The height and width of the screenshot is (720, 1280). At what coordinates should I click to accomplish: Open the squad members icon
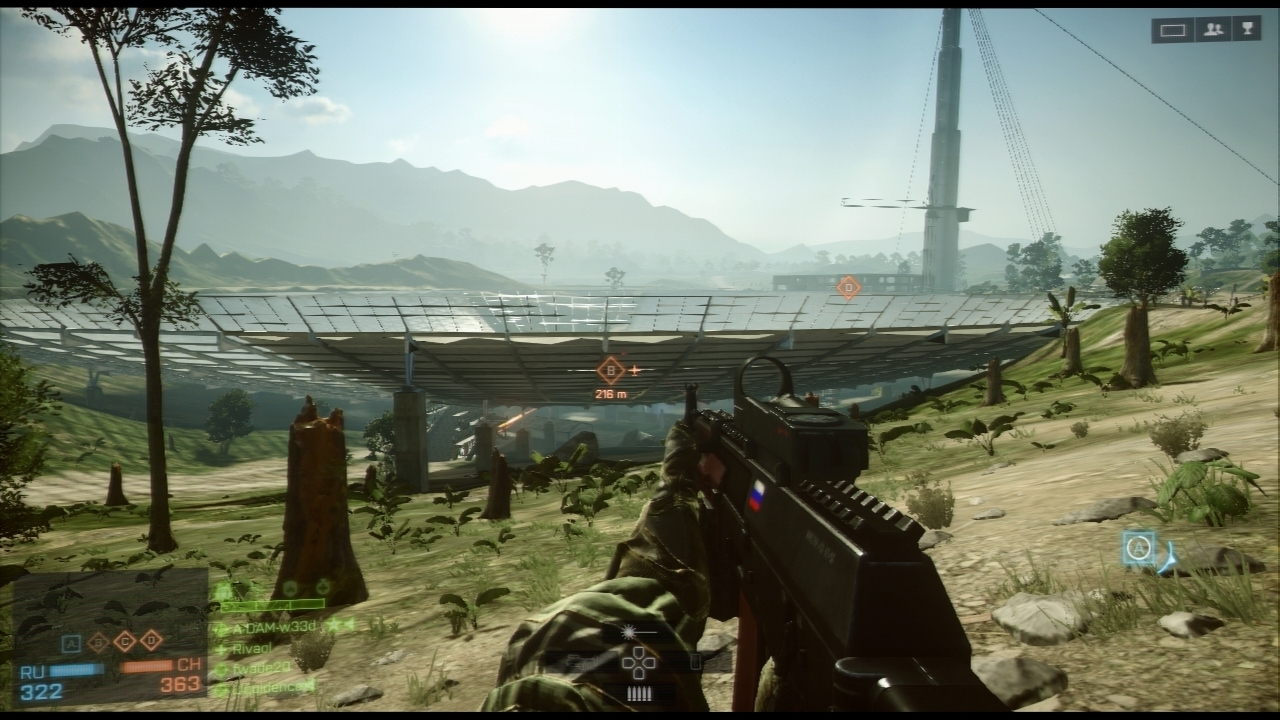1213,30
